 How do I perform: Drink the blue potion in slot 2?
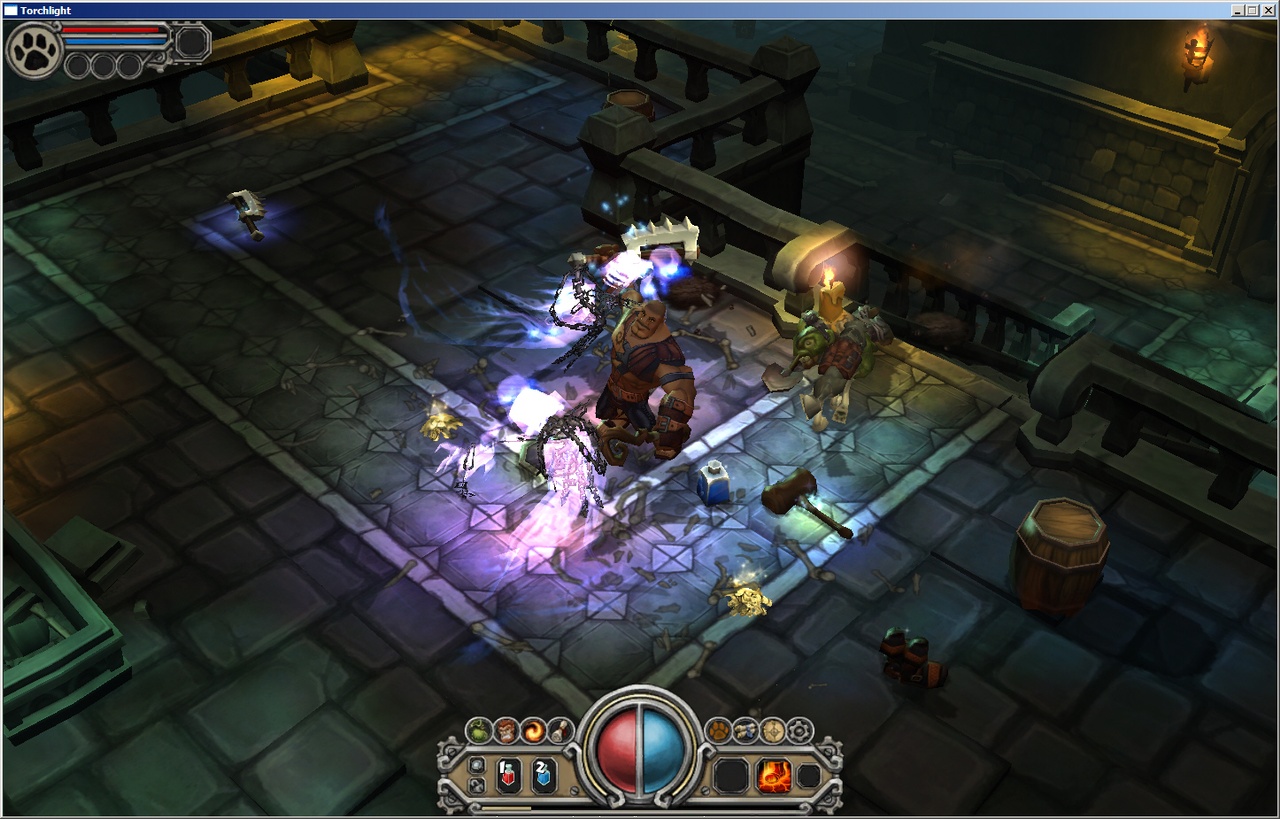pyautogui.click(x=546, y=774)
